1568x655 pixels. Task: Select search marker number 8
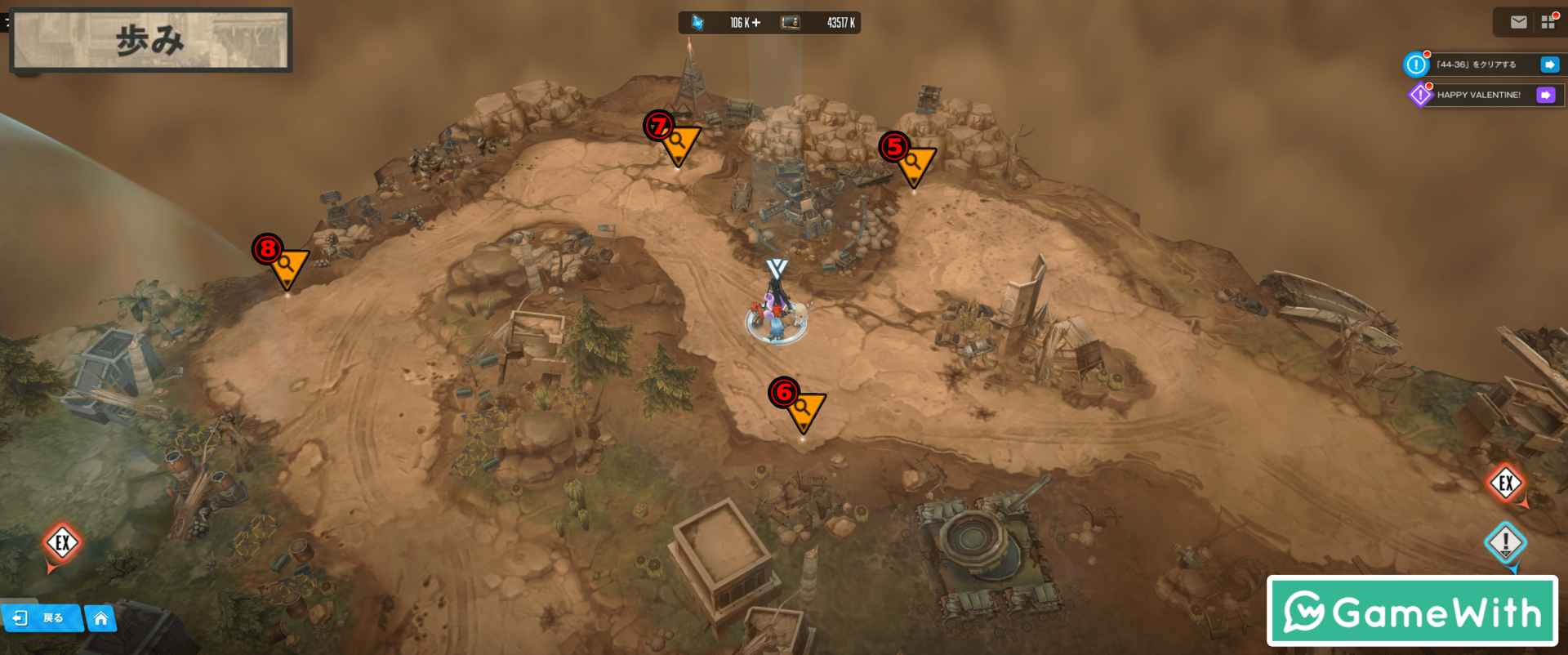click(287, 265)
